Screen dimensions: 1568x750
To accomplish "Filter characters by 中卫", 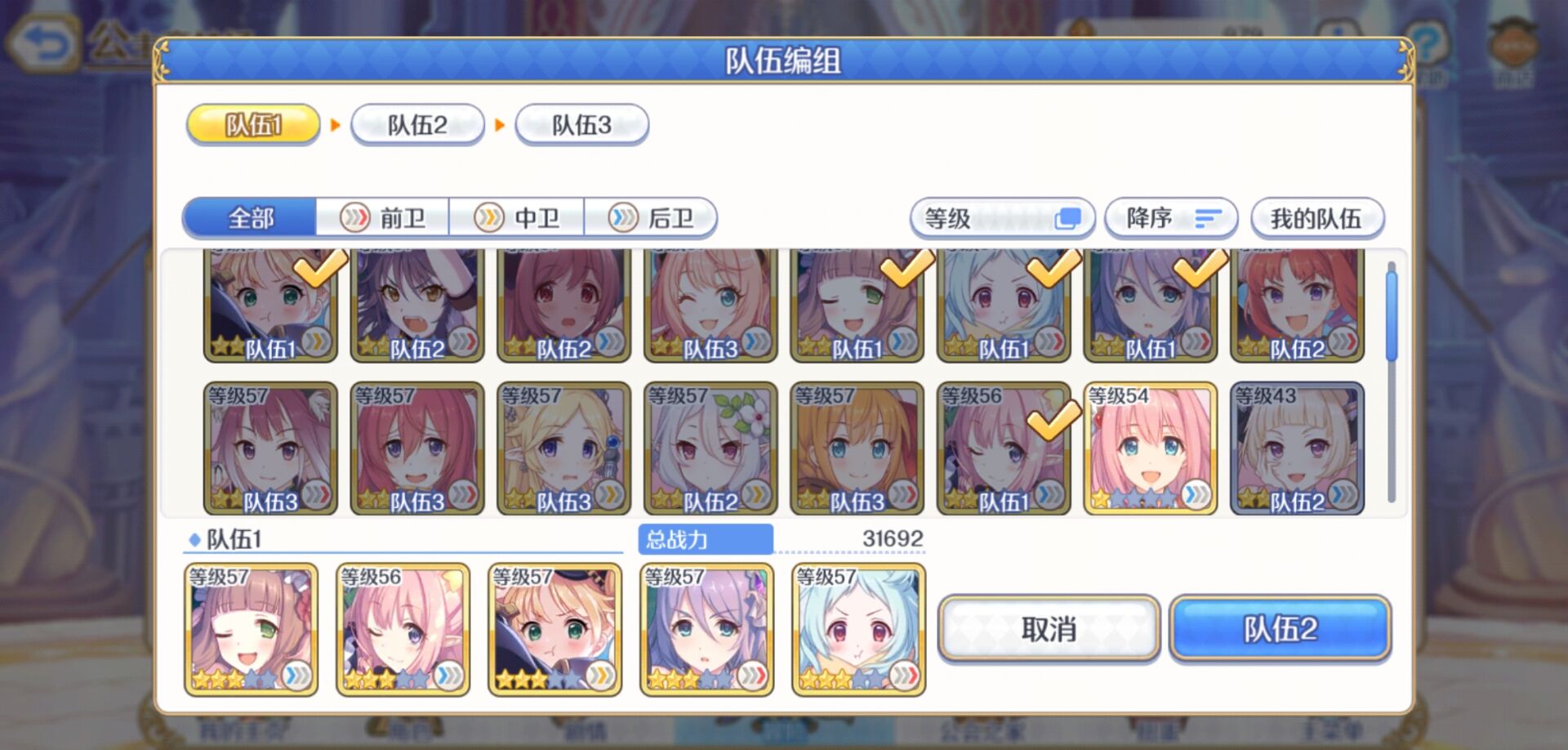I will click(517, 218).
